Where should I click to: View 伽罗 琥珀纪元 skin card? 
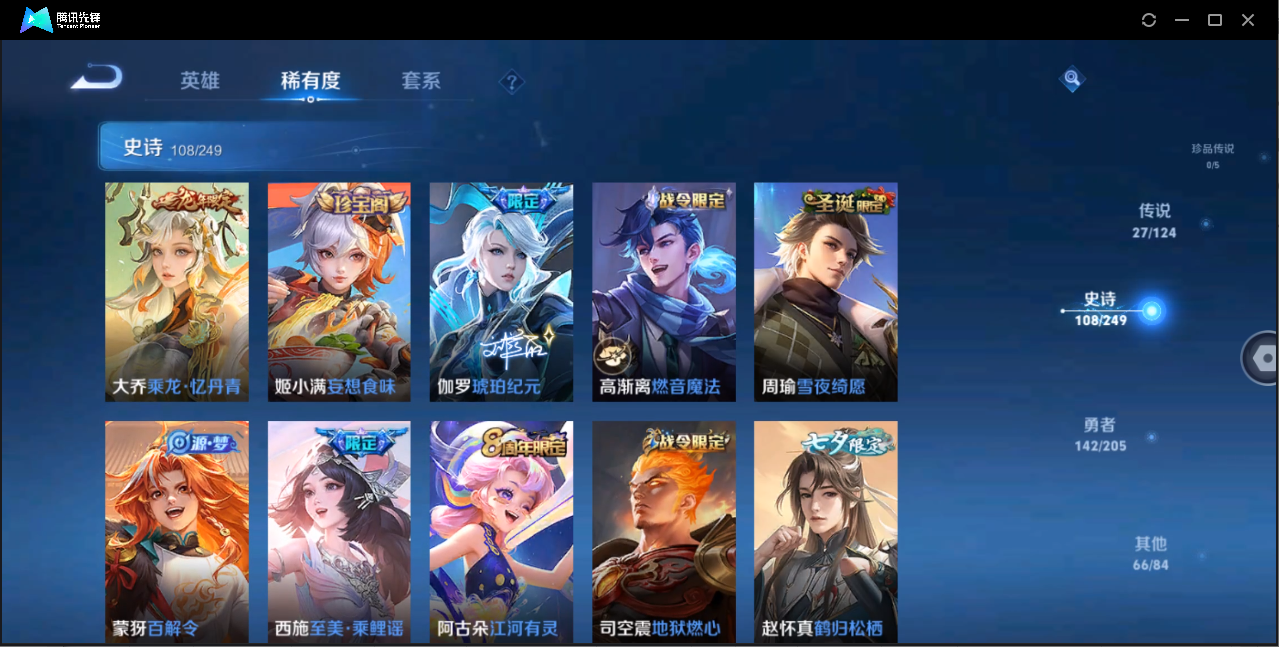[x=501, y=291]
